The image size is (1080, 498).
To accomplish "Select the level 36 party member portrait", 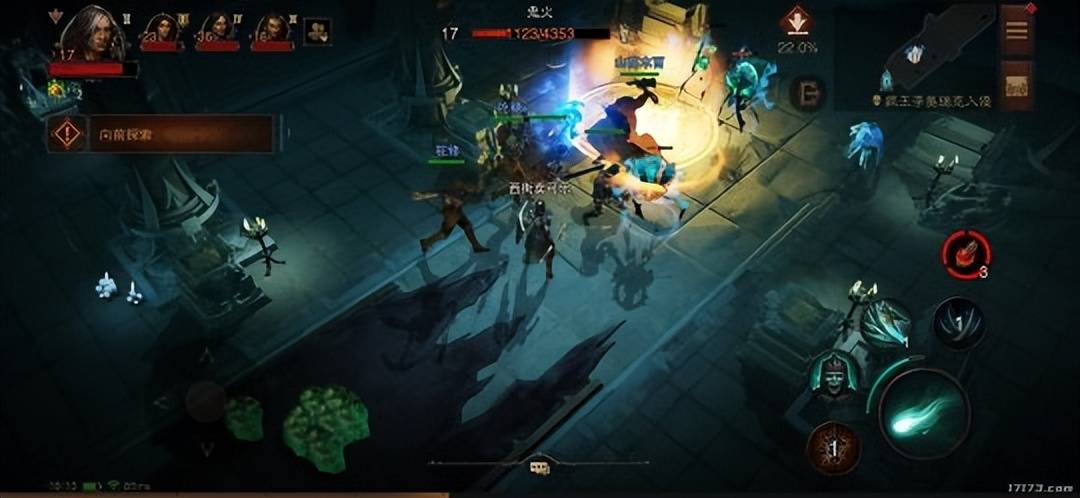I will [x=216, y=32].
